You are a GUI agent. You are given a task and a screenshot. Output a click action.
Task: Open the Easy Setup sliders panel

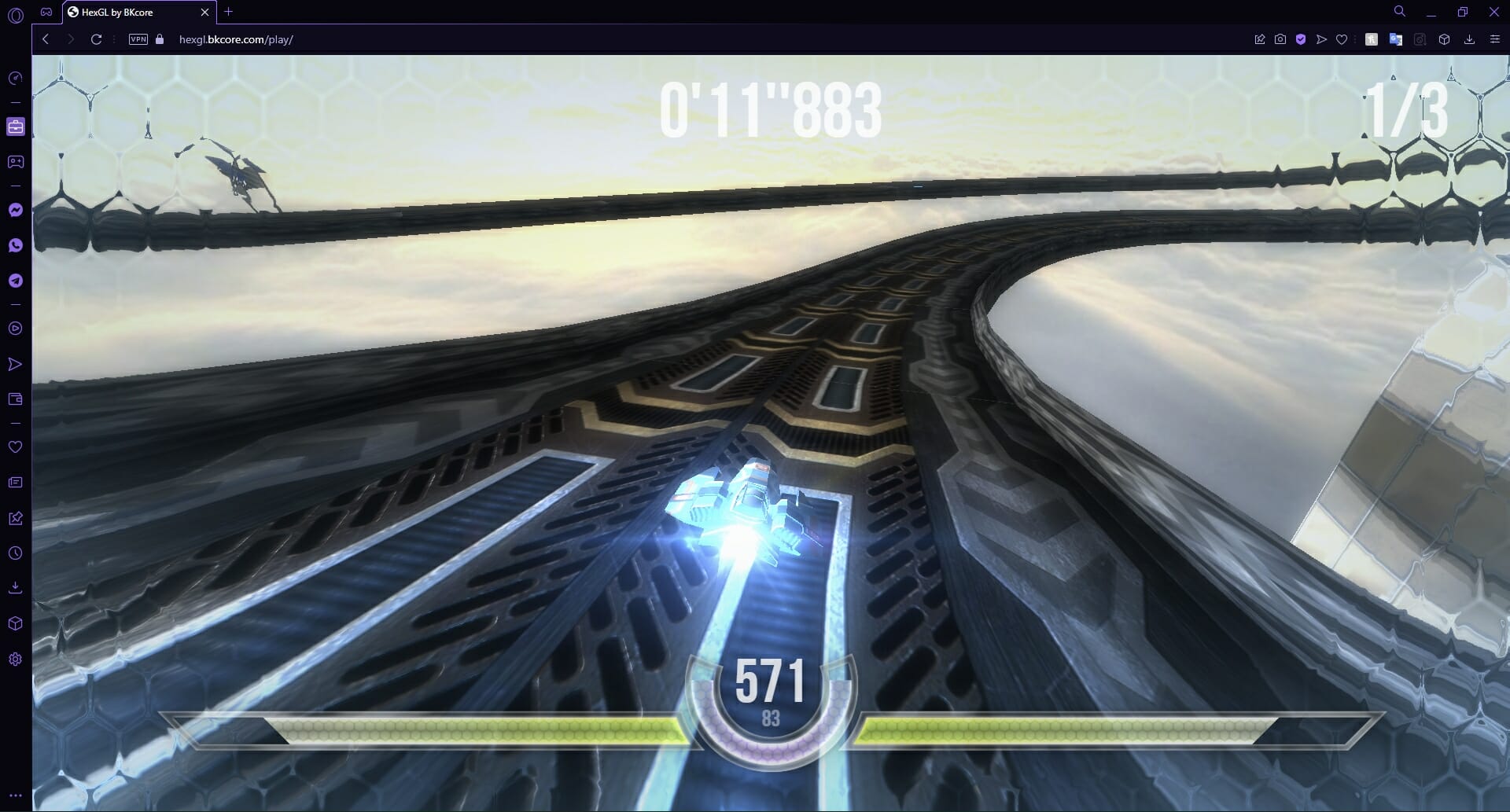pos(1495,38)
